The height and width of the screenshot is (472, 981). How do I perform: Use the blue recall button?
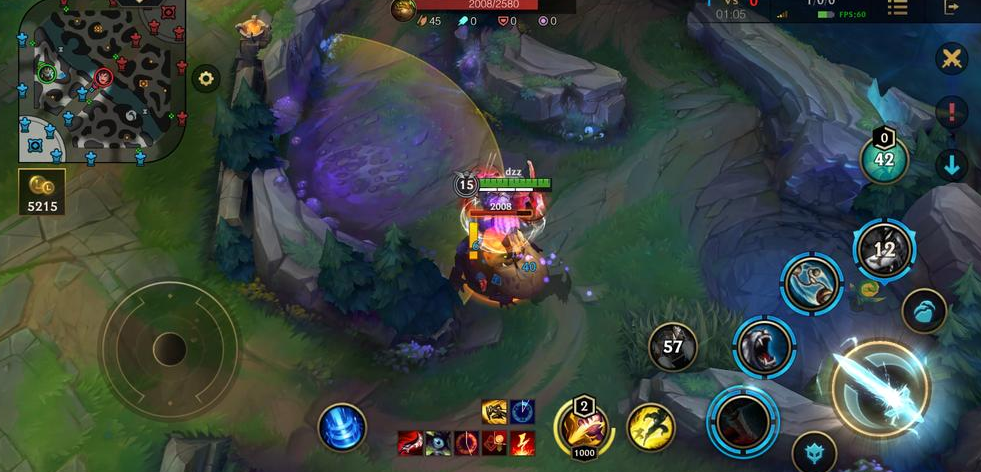tap(342, 426)
